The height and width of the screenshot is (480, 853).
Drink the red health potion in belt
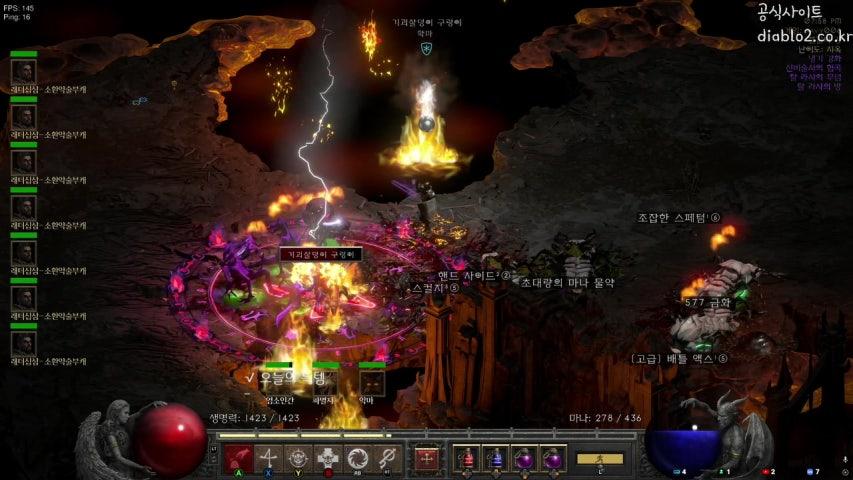pos(466,459)
